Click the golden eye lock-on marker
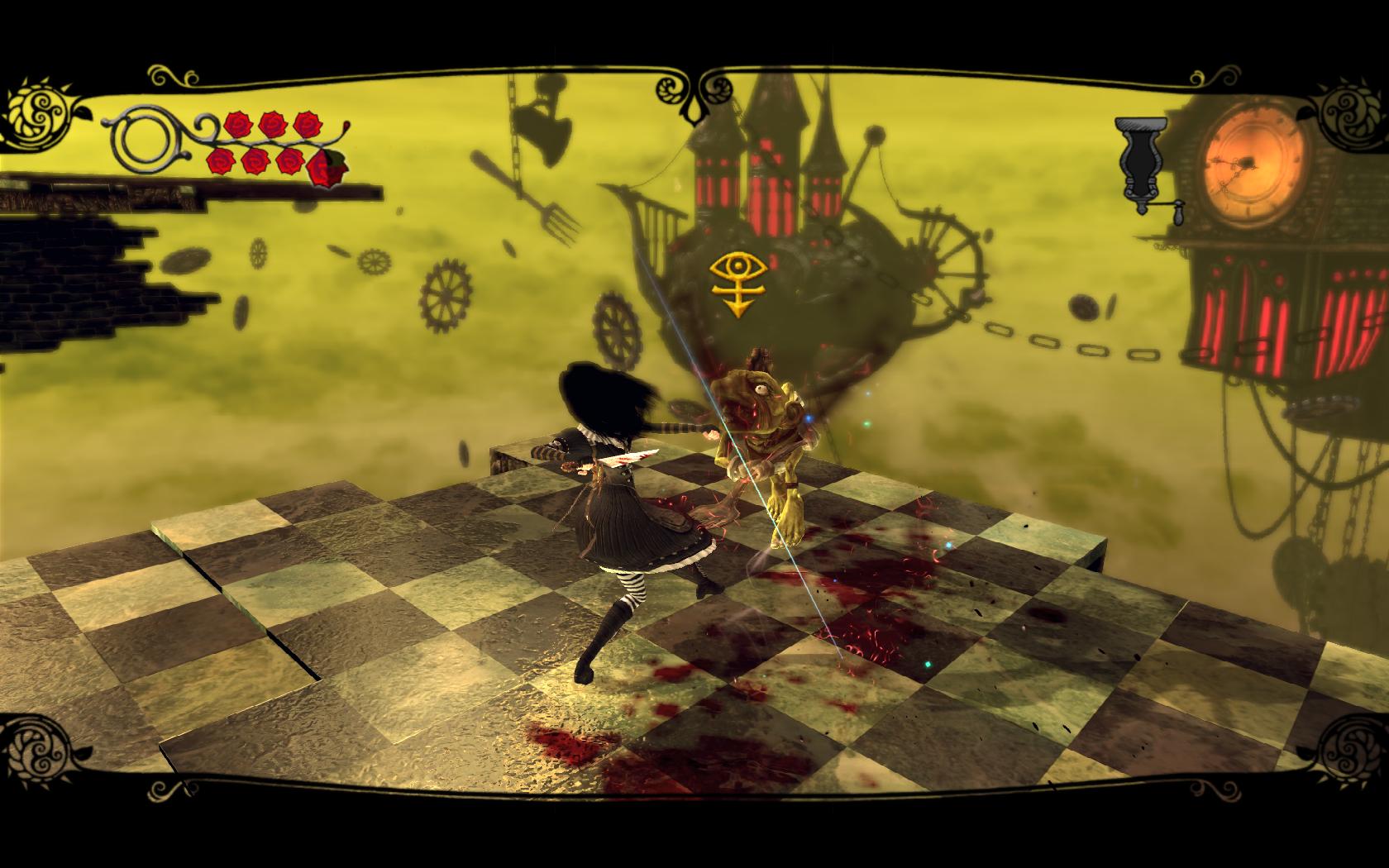This screenshot has height=868, width=1389. pos(733,282)
